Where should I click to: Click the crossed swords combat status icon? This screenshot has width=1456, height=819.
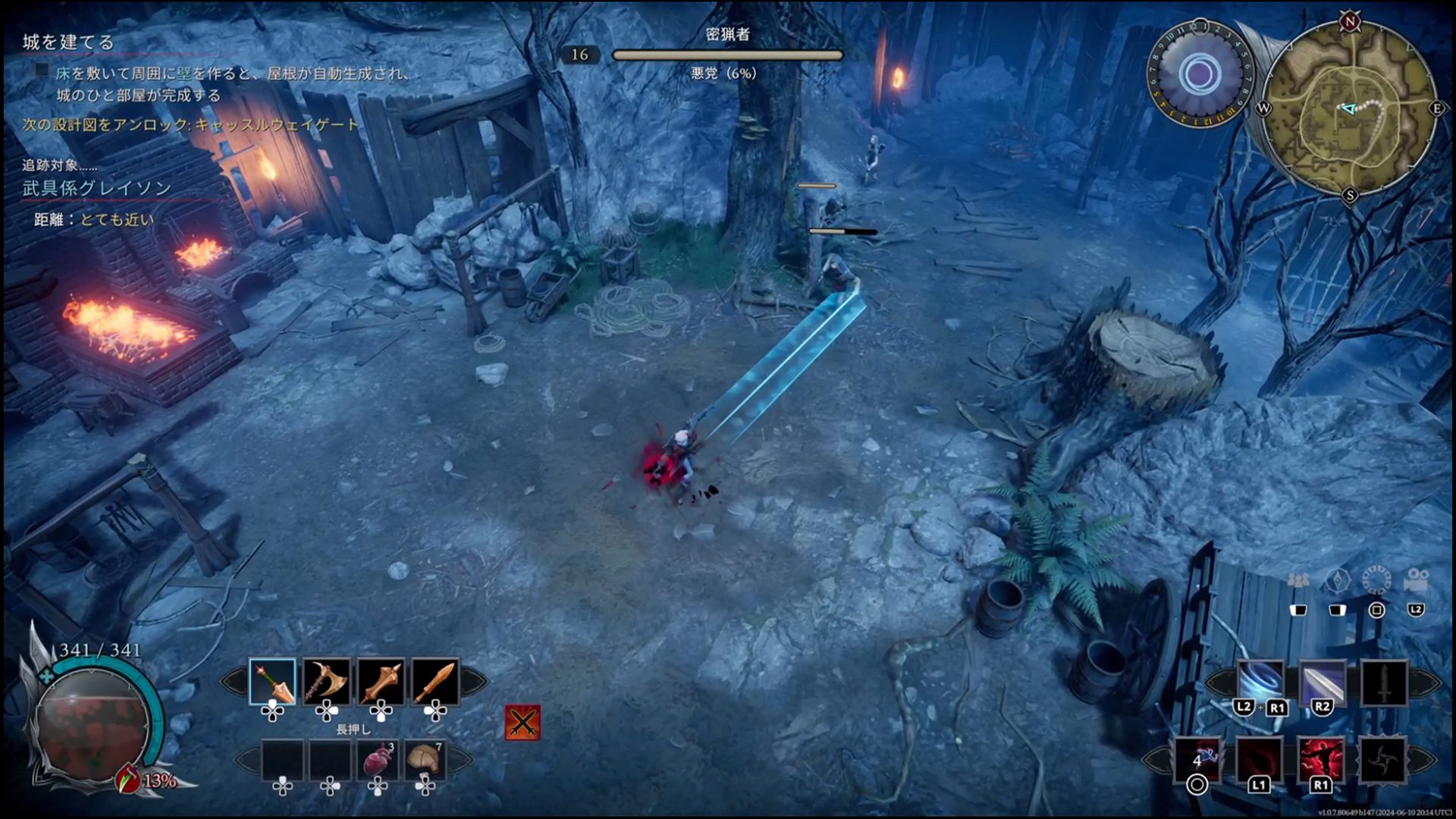pos(522,722)
